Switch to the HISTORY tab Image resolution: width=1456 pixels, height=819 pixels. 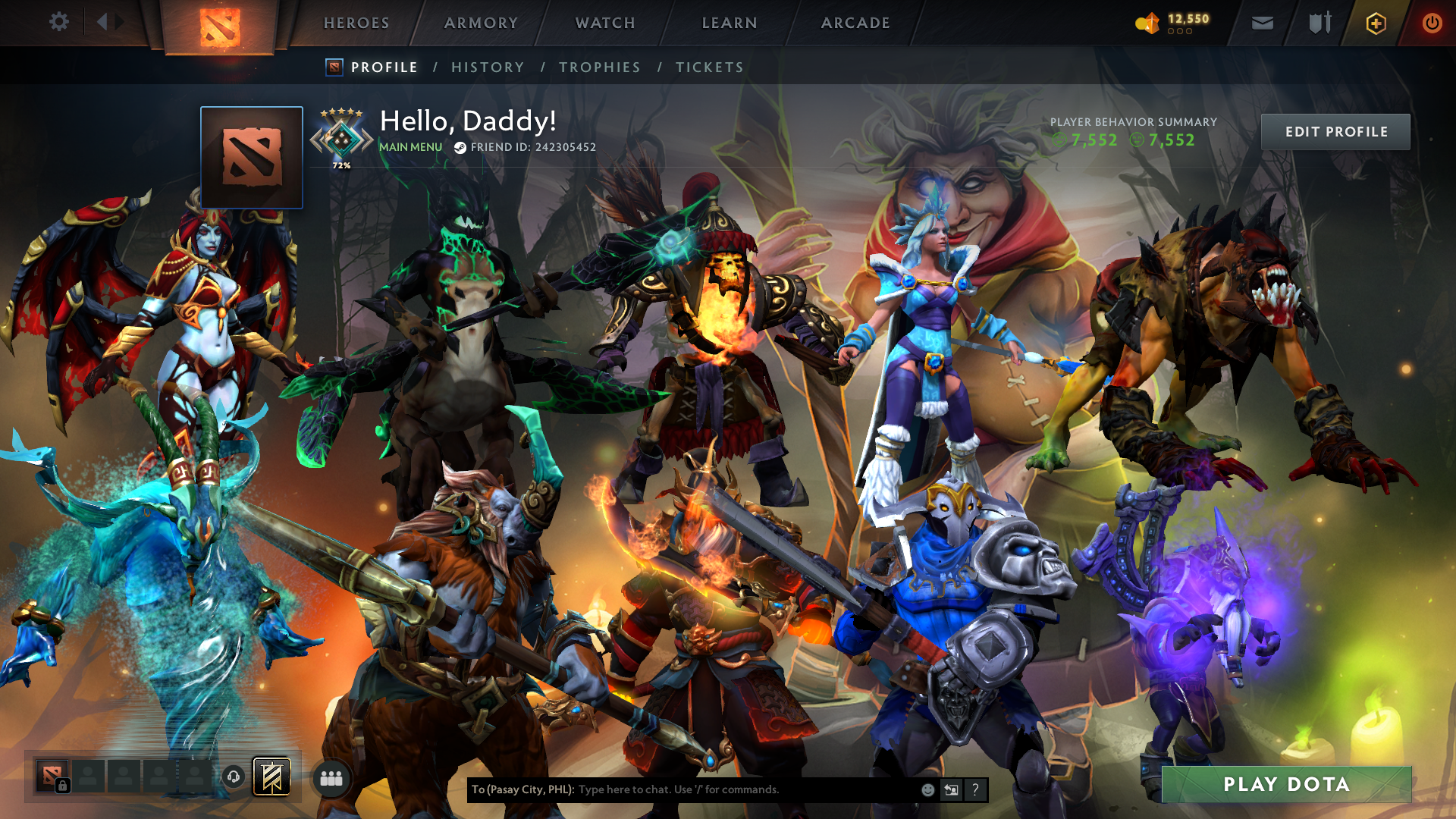(x=487, y=67)
